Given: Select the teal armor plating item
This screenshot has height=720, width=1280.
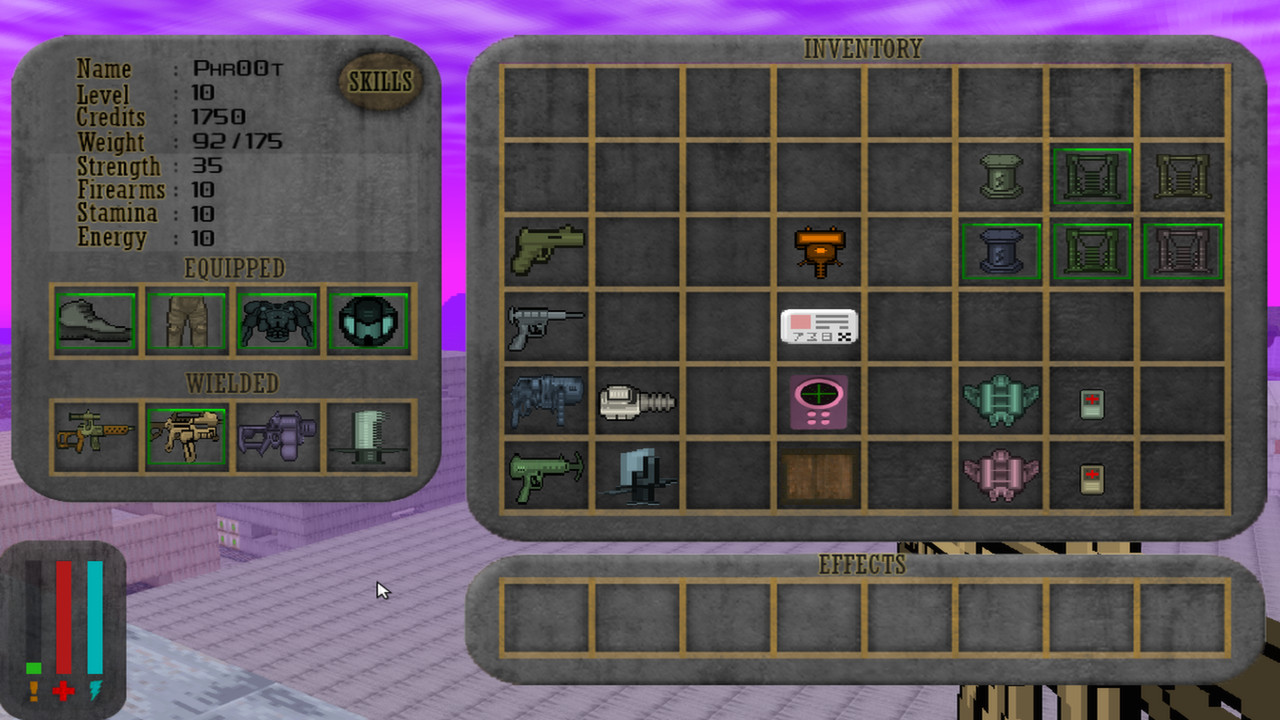Looking at the screenshot, I should (x=1000, y=400).
